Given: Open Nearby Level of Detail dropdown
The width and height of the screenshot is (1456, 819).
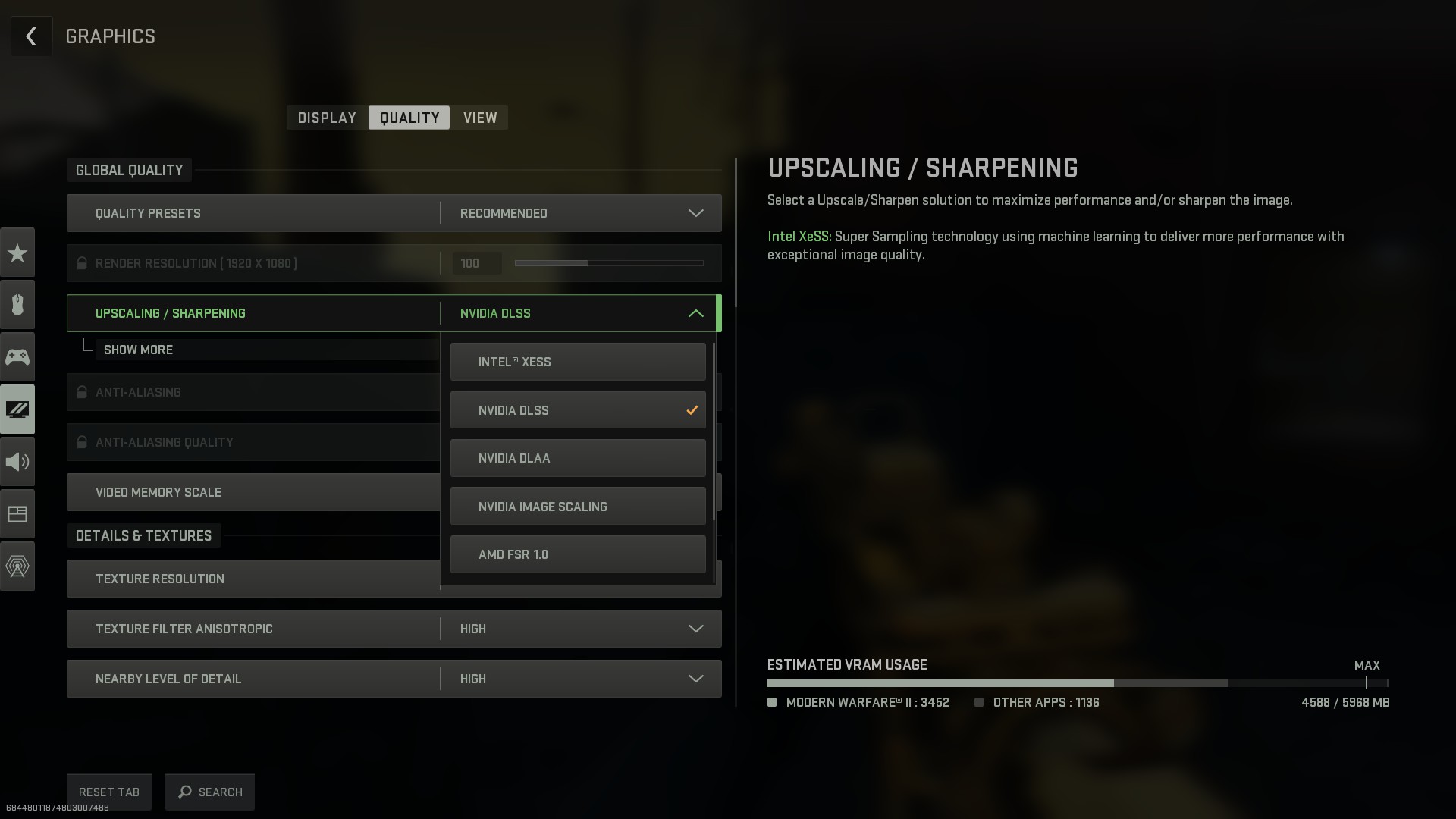Looking at the screenshot, I should click(x=580, y=679).
